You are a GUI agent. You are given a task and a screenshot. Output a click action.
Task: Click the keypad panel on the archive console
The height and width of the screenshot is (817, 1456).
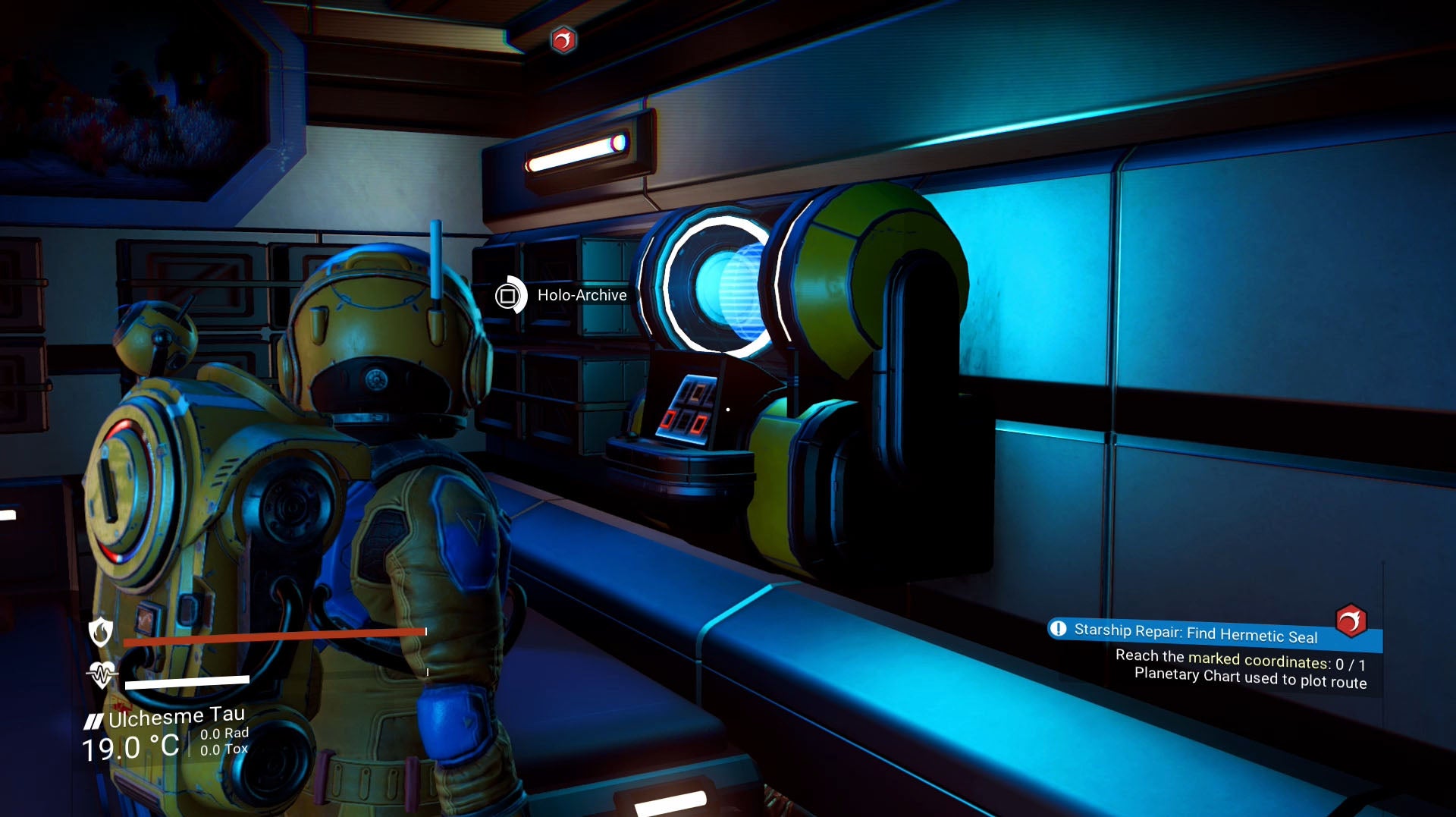tap(686, 410)
